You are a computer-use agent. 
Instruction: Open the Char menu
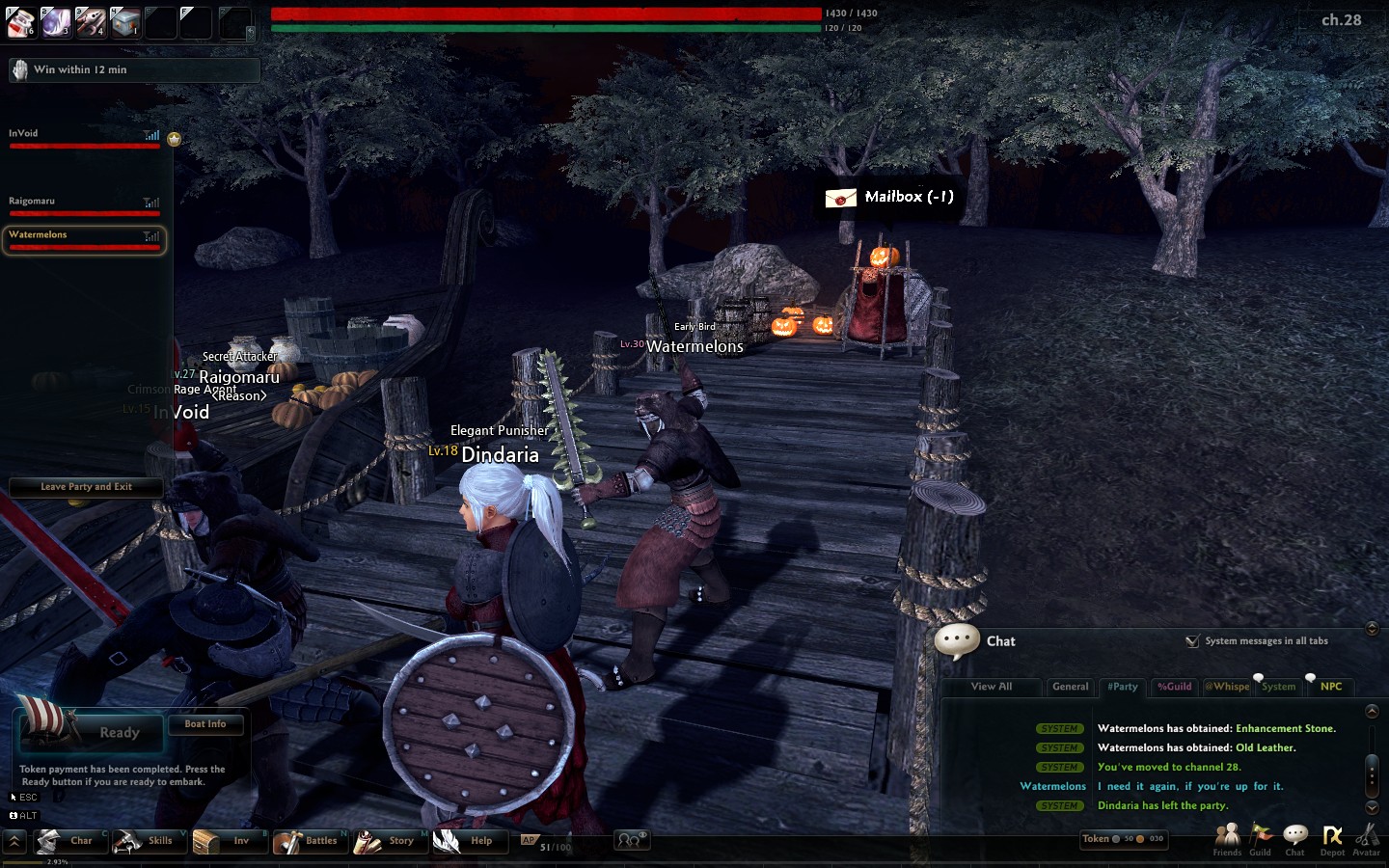click(x=68, y=841)
